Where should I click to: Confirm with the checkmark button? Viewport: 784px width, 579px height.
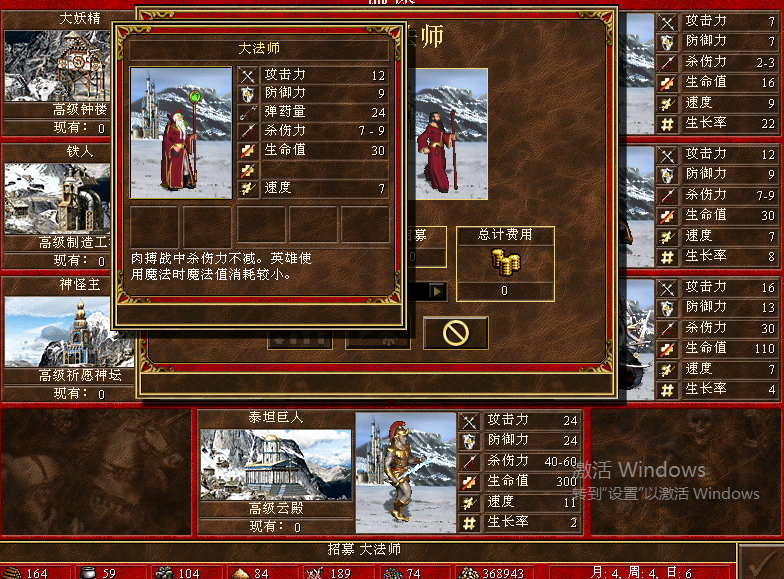(x=760, y=559)
